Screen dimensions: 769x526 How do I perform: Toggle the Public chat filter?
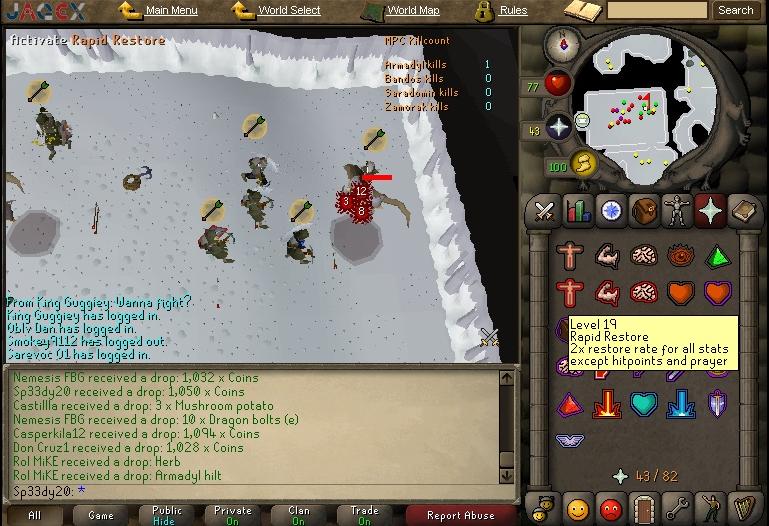tap(167, 515)
